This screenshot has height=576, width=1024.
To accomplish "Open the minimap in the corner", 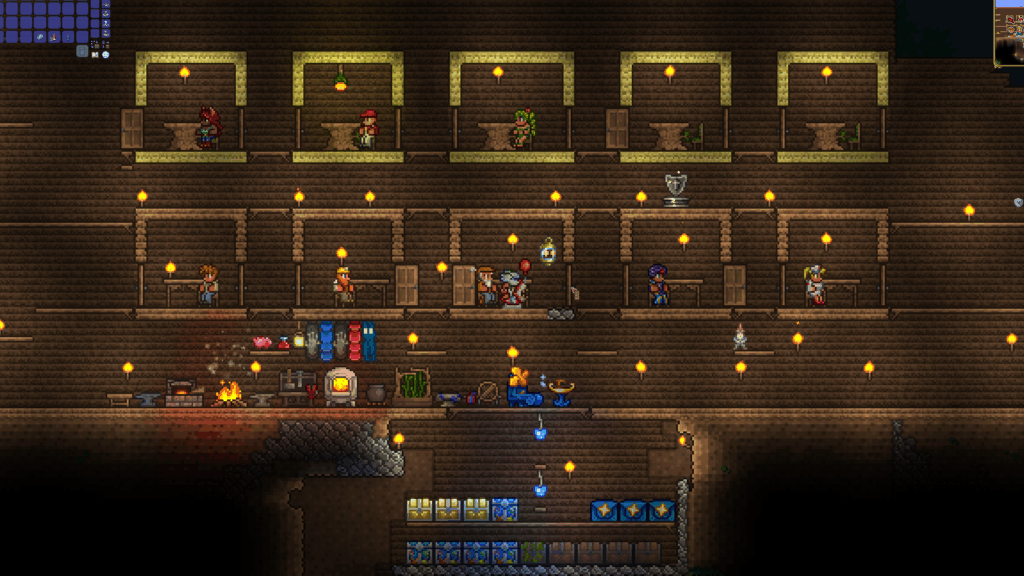I will click(1010, 32).
